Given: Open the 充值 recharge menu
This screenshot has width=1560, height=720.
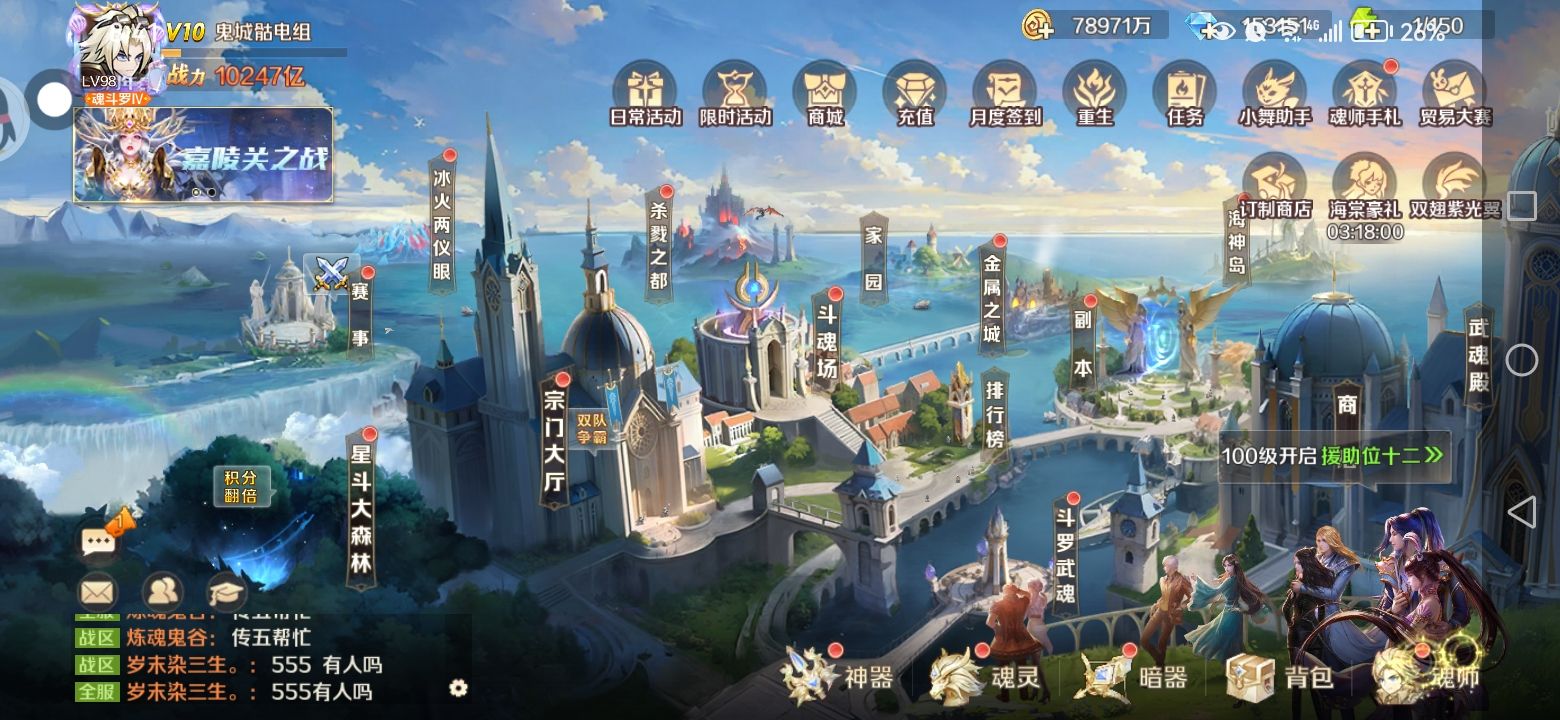Looking at the screenshot, I should [x=915, y=92].
